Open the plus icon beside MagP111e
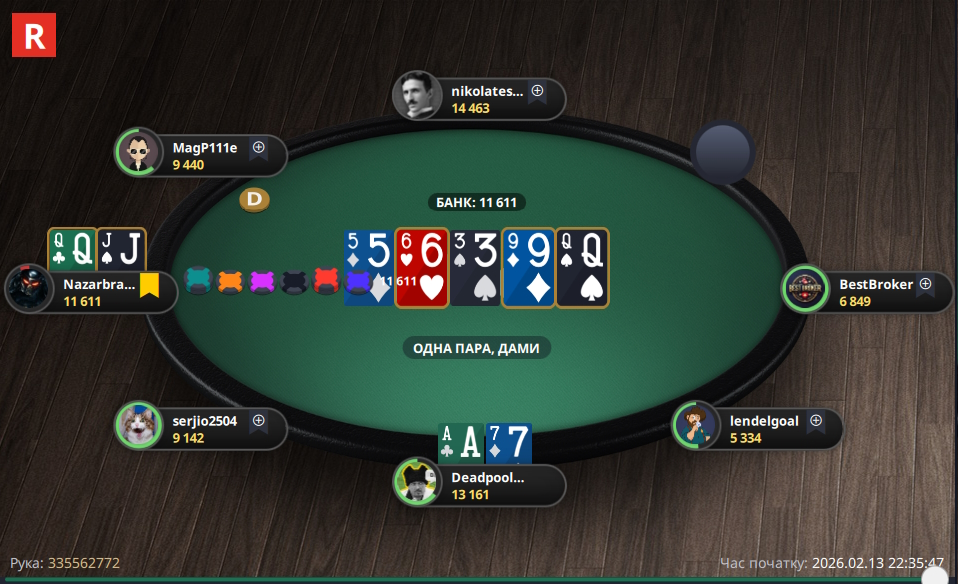The width and height of the screenshot is (958, 584). (x=258, y=147)
